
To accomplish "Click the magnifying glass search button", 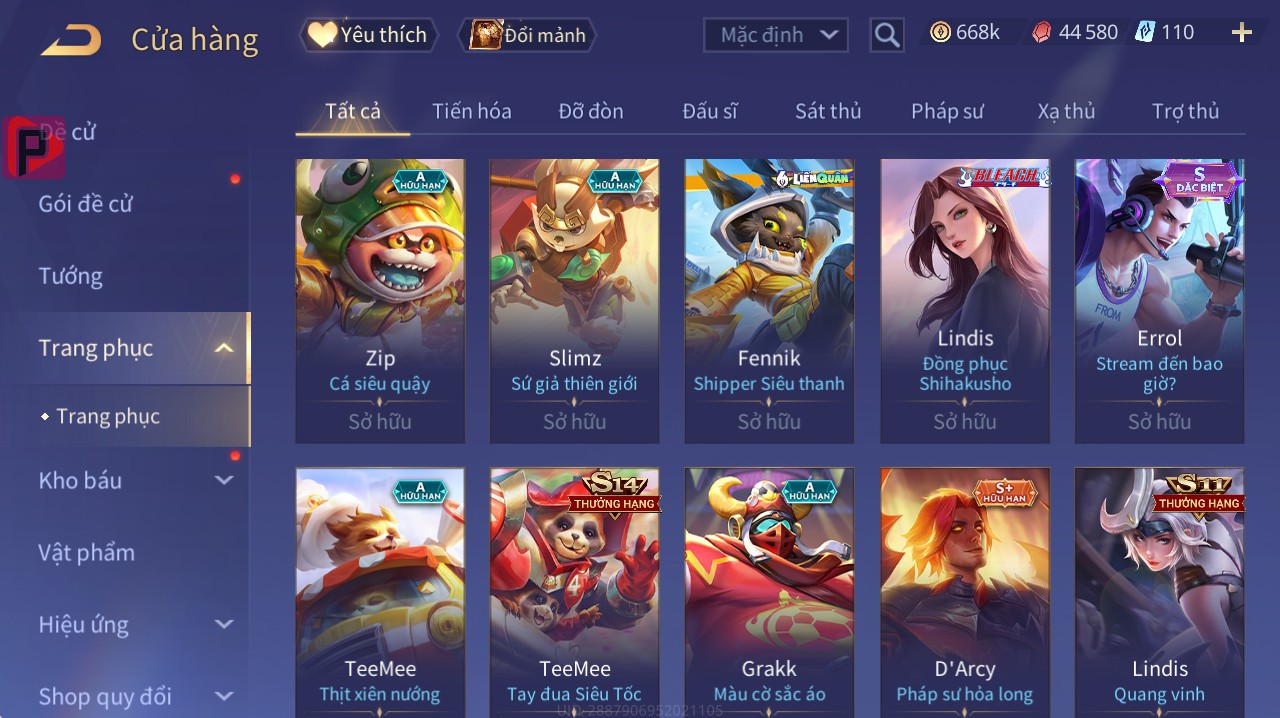I will pos(887,35).
